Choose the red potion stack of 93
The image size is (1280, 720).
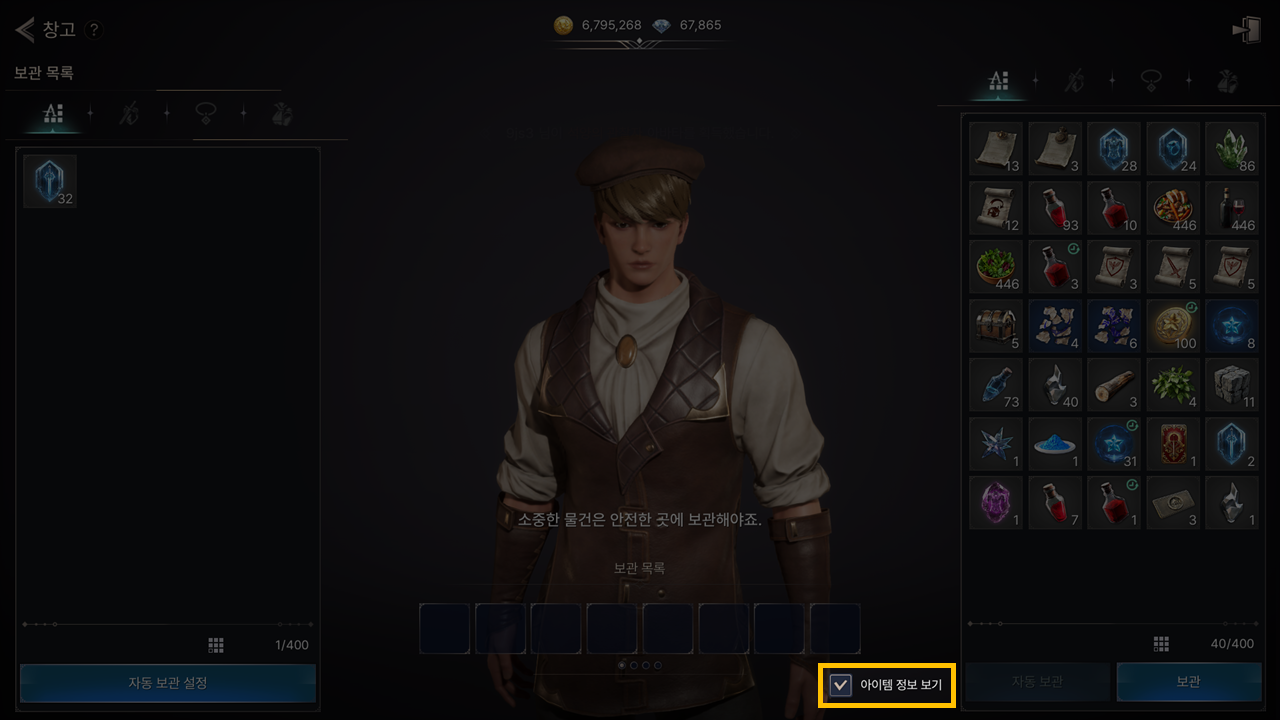coord(1055,208)
